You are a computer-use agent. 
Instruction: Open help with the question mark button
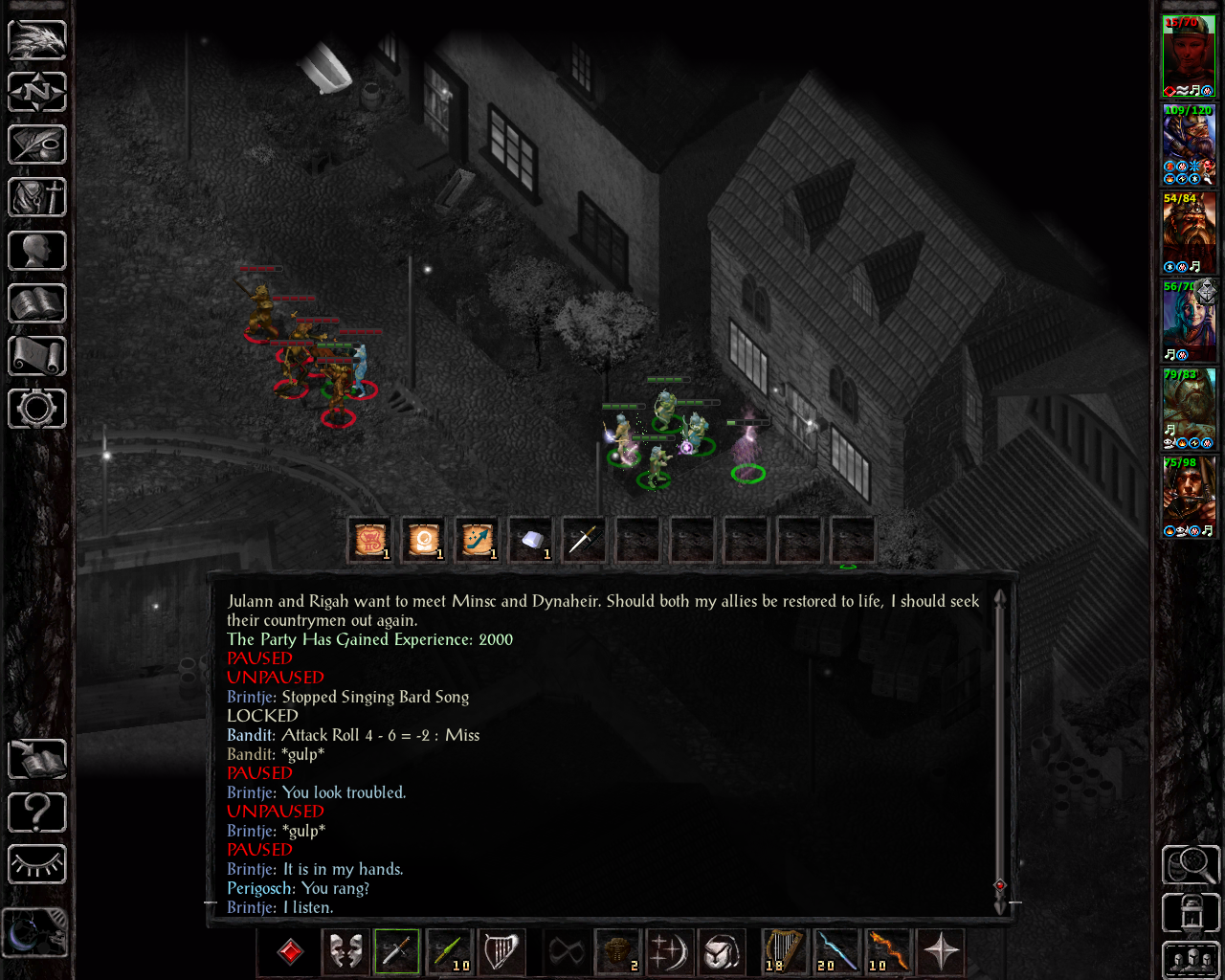point(37,813)
